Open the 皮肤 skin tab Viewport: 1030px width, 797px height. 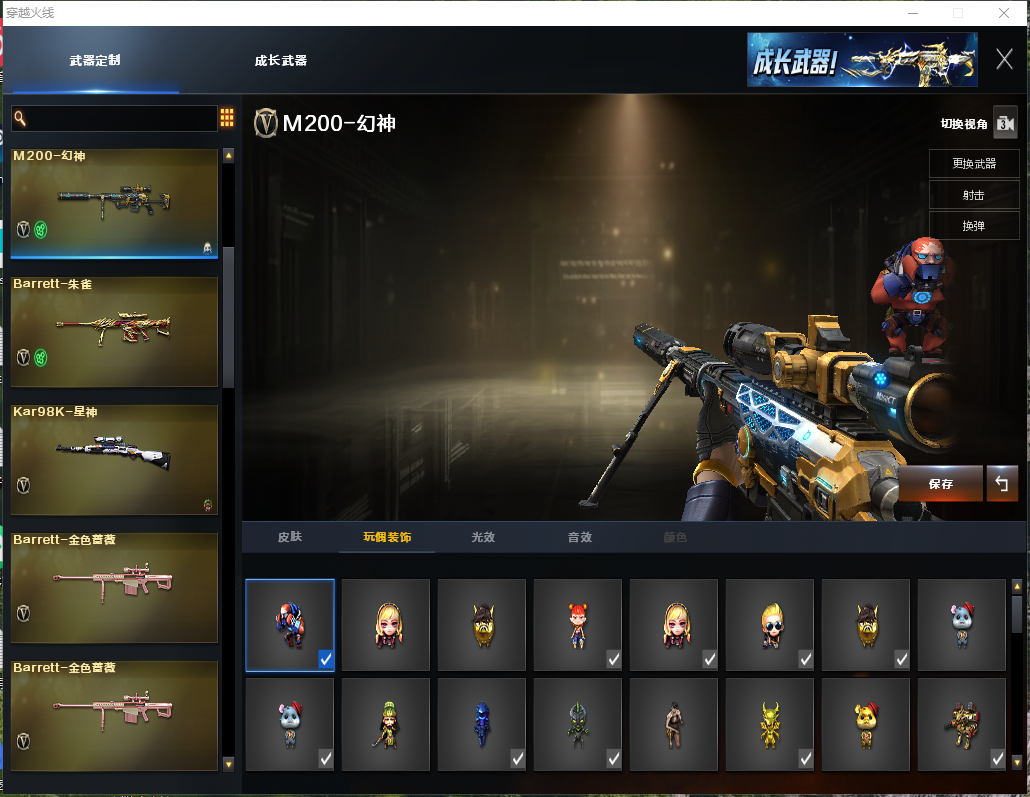coord(290,537)
